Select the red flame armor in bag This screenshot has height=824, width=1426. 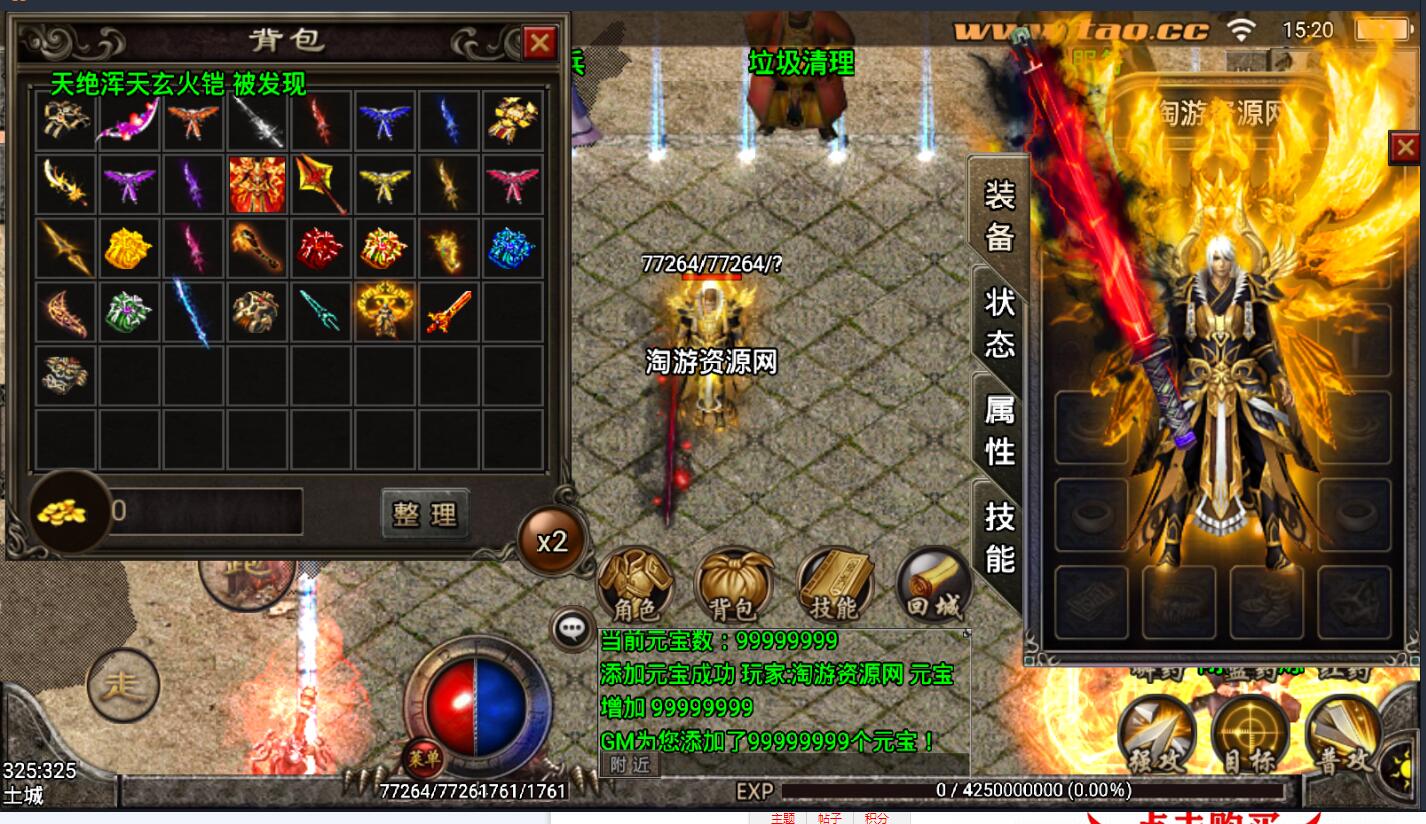[257, 185]
